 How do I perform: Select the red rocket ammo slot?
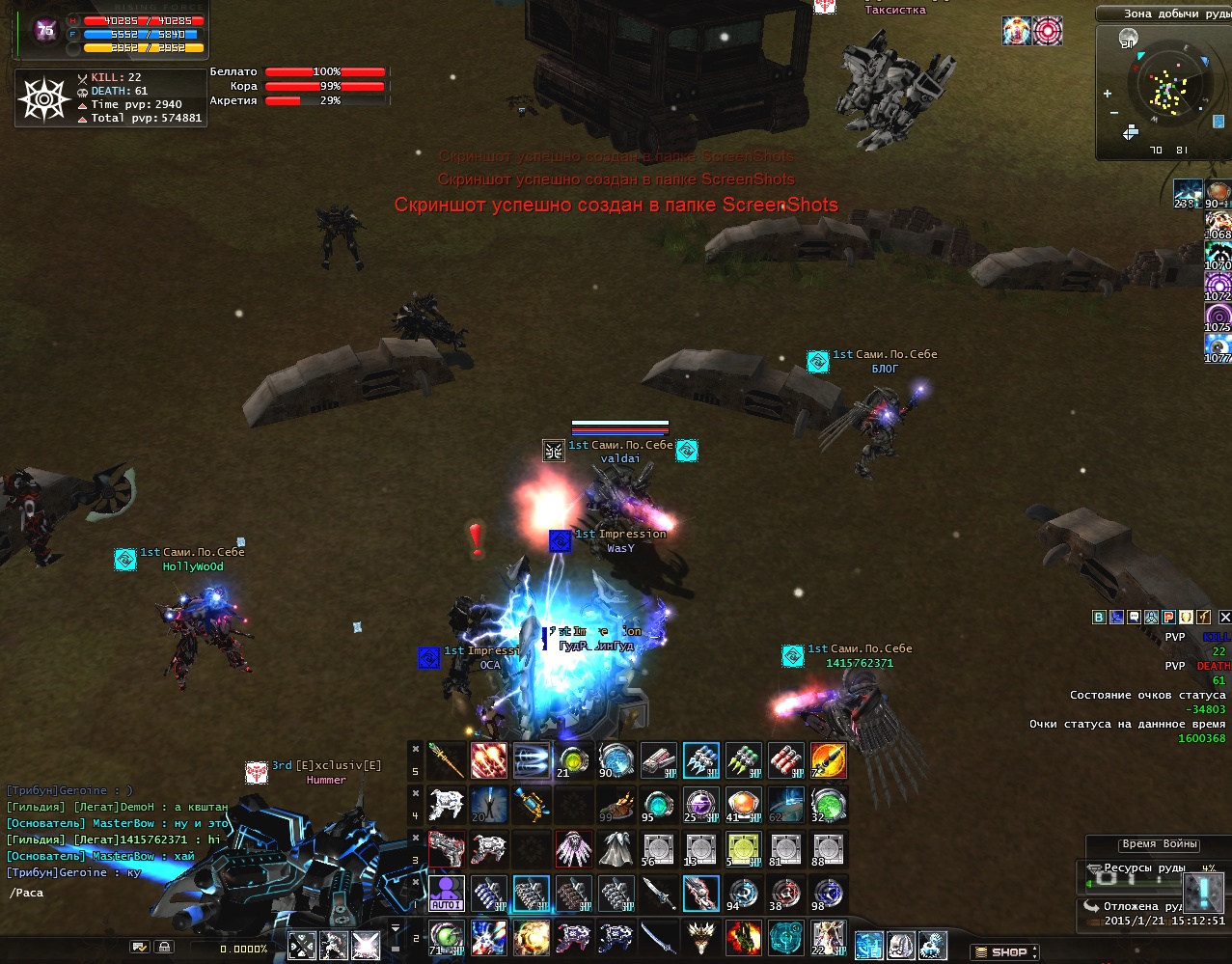click(785, 760)
